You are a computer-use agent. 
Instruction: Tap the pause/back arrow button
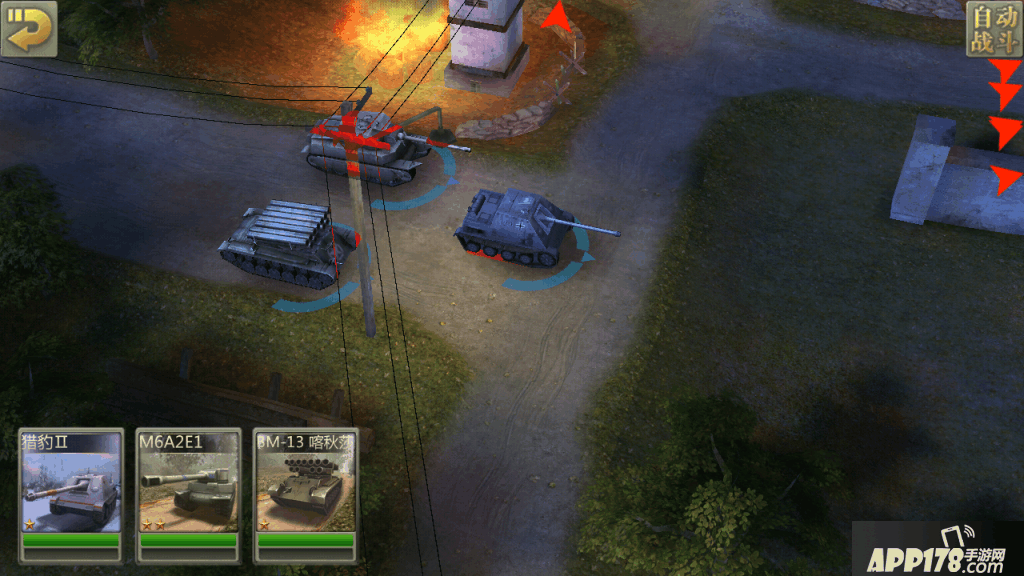click(29, 29)
